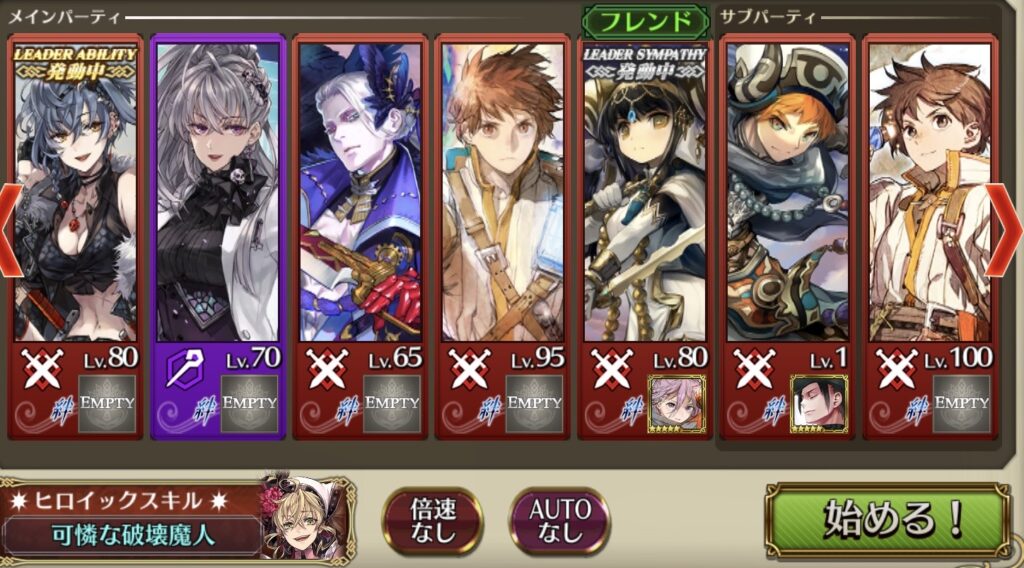Open the black-hat bond portrait on Lv.1 card
Image resolution: width=1024 pixels, height=568 pixels.
click(x=818, y=403)
